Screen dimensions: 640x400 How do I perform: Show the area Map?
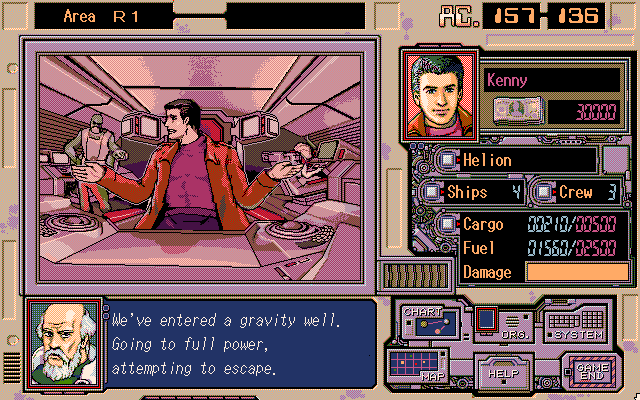417,364
